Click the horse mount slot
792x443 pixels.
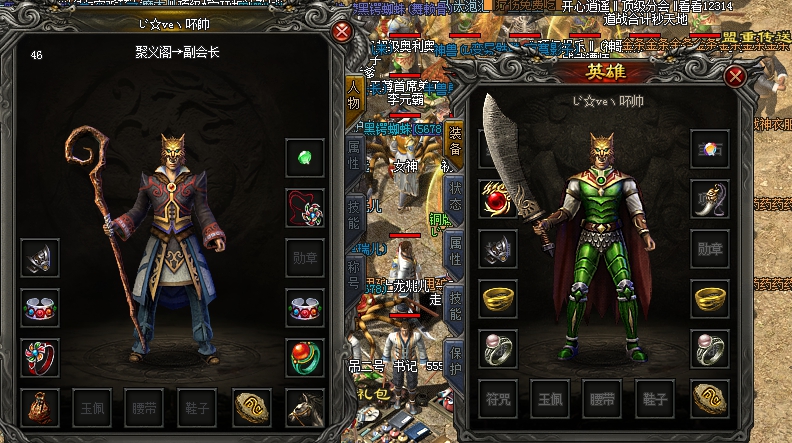[304, 407]
